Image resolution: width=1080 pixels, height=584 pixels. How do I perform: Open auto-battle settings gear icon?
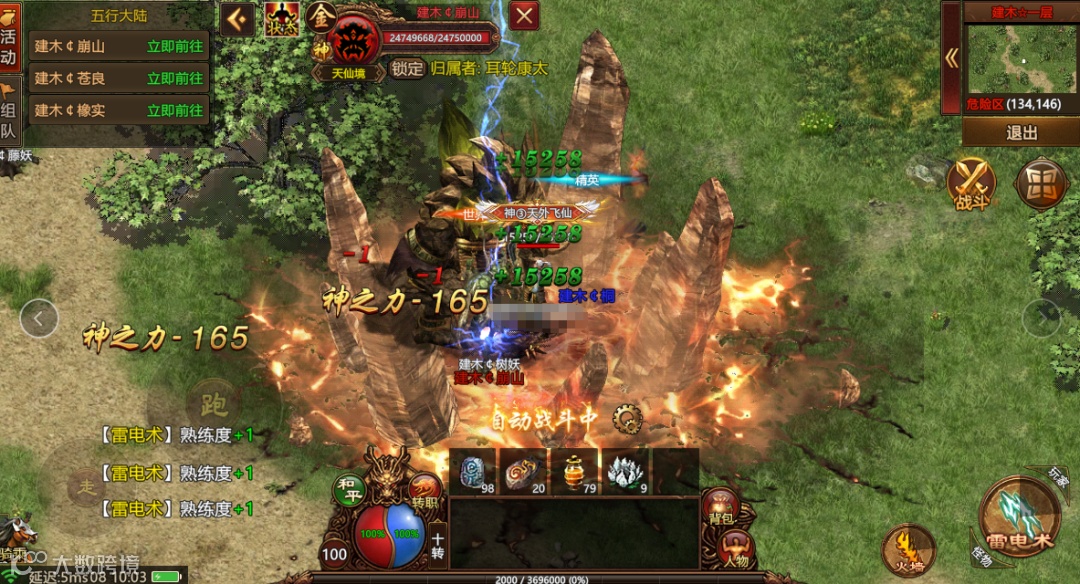coord(628,418)
